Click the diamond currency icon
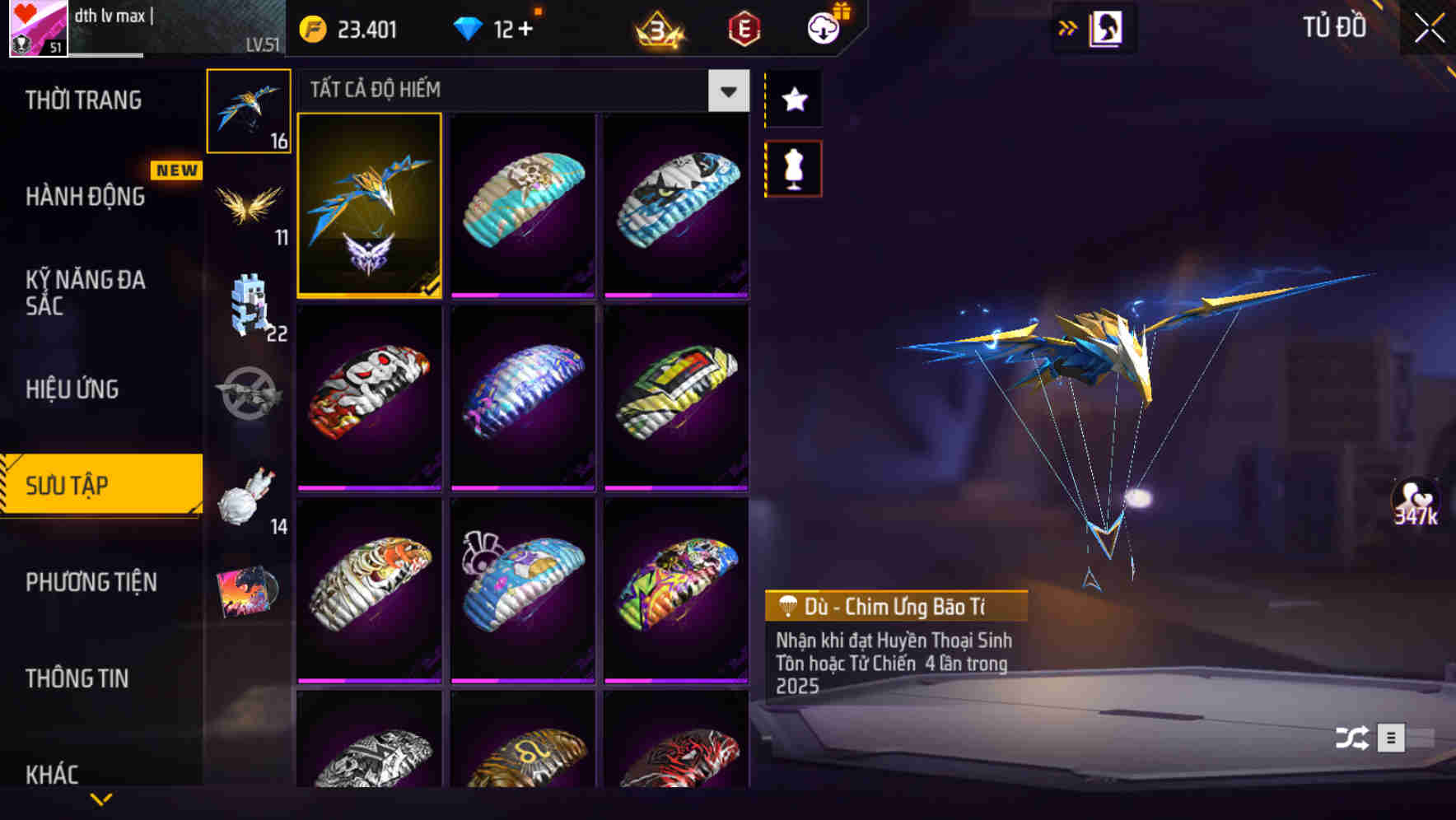The width and height of the screenshot is (1456, 820). point(467,27)
